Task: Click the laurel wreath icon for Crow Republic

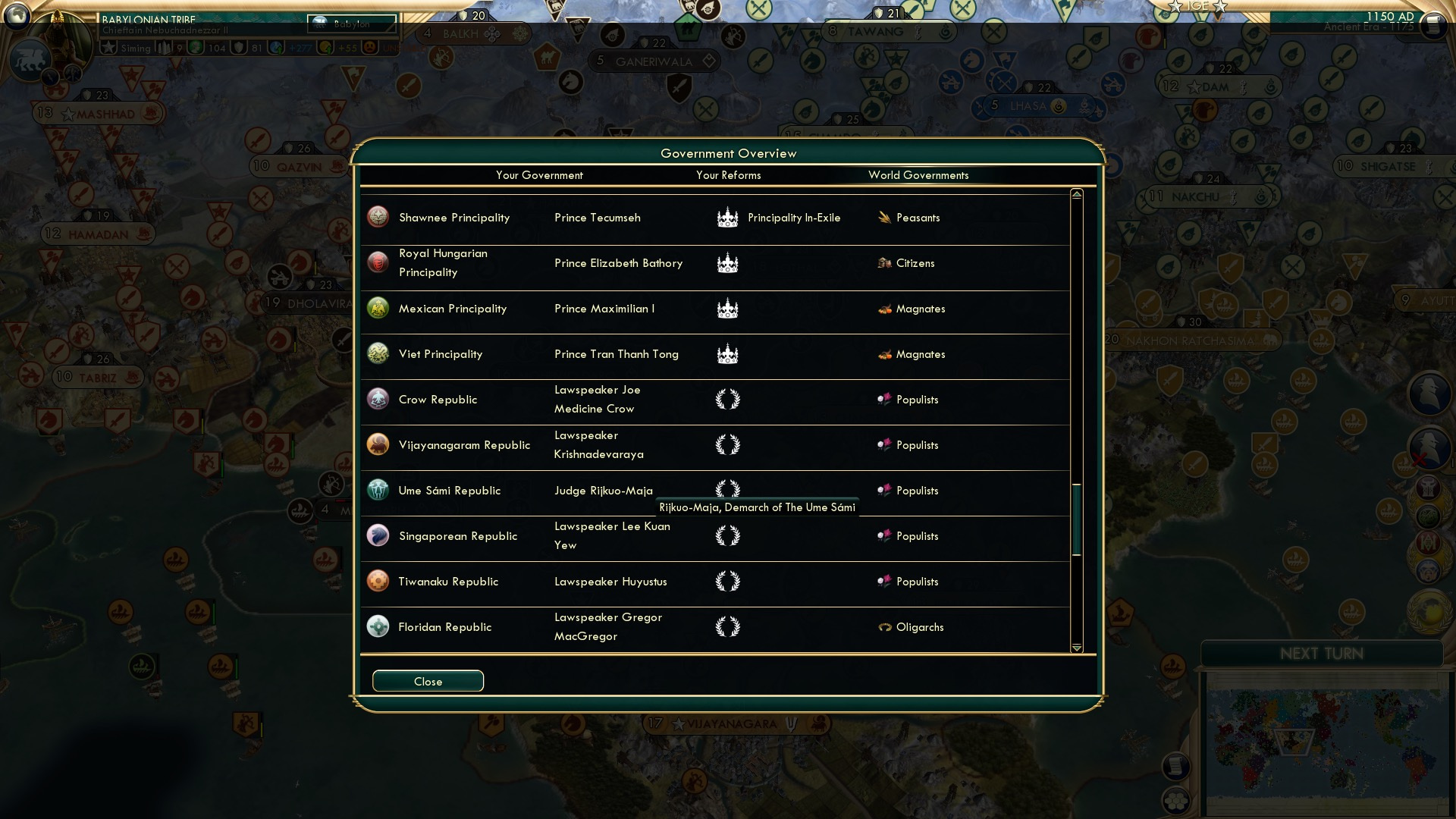Action: pos(728,400)
